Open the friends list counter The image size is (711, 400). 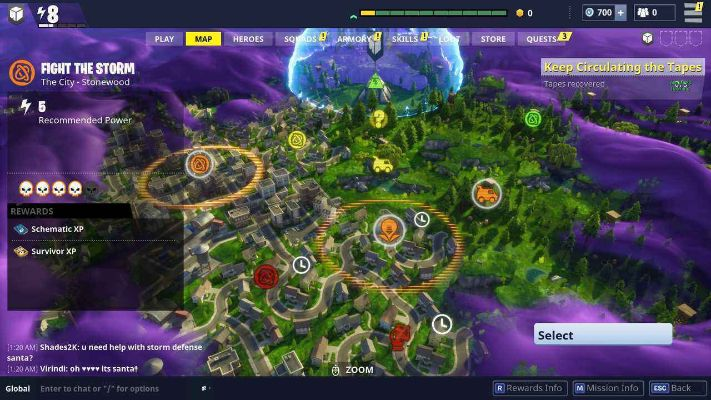click(655, 13)
